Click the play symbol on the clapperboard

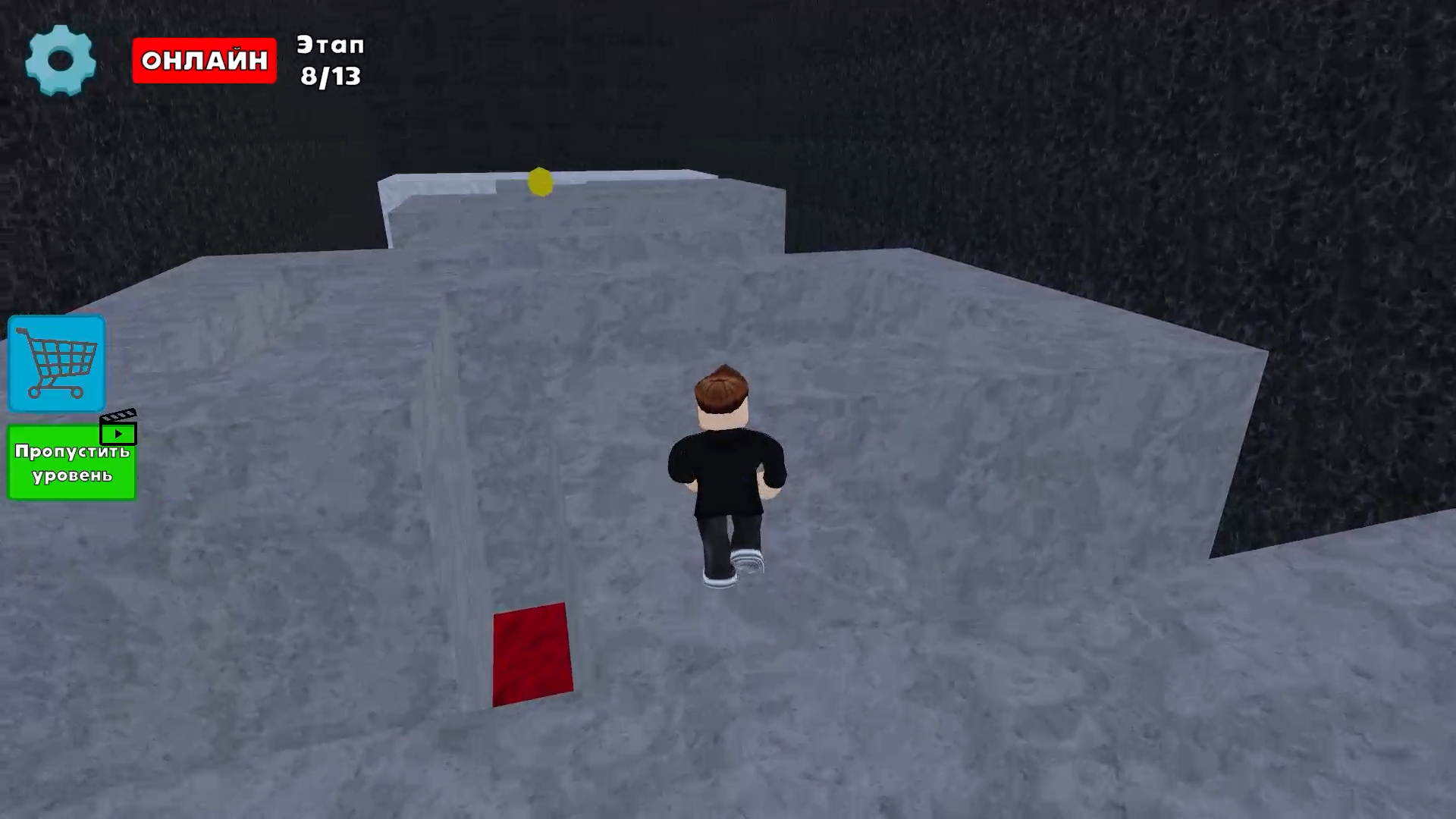point(120,434)
